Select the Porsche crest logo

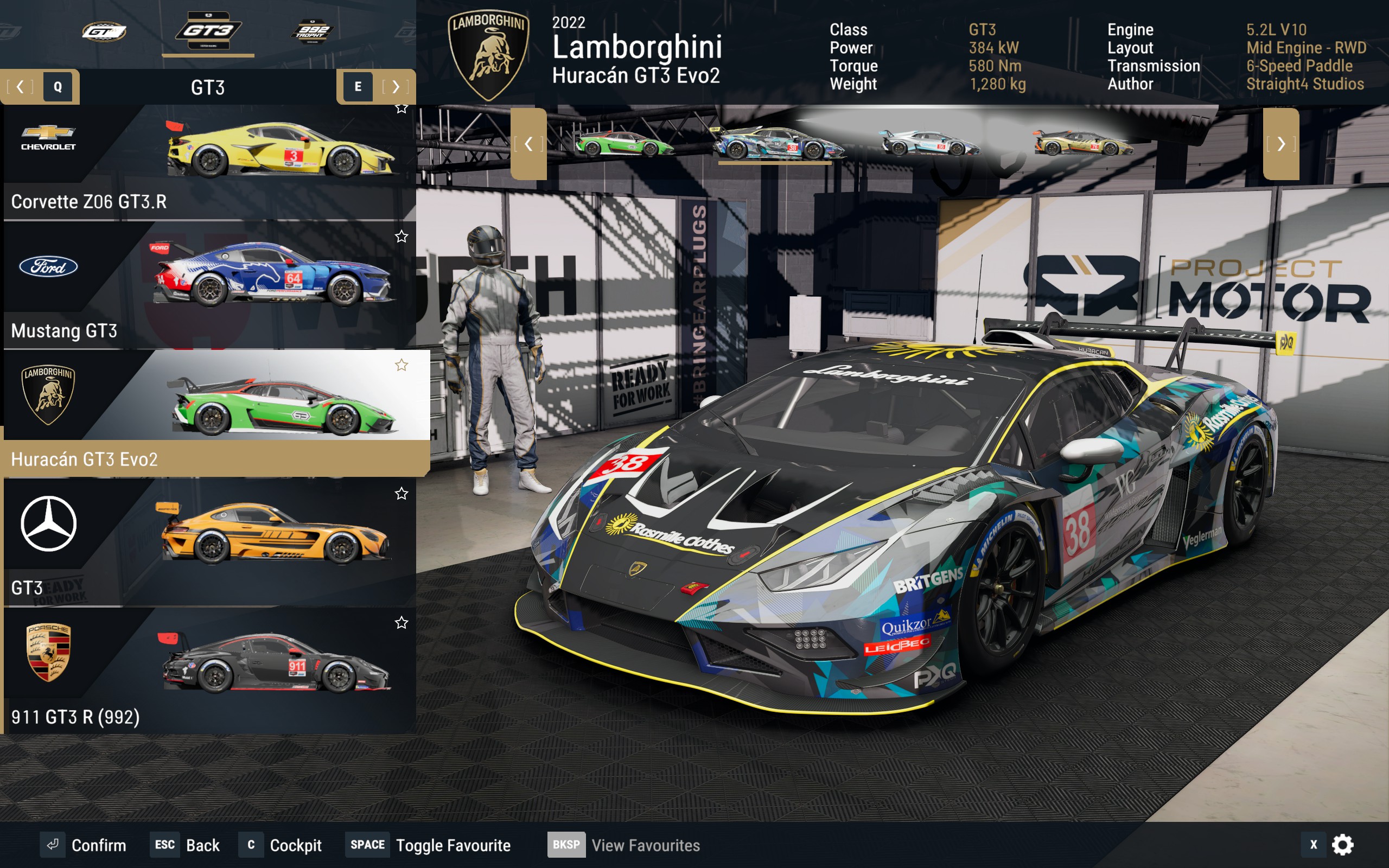pyautogui.click(x=48, y=652)
